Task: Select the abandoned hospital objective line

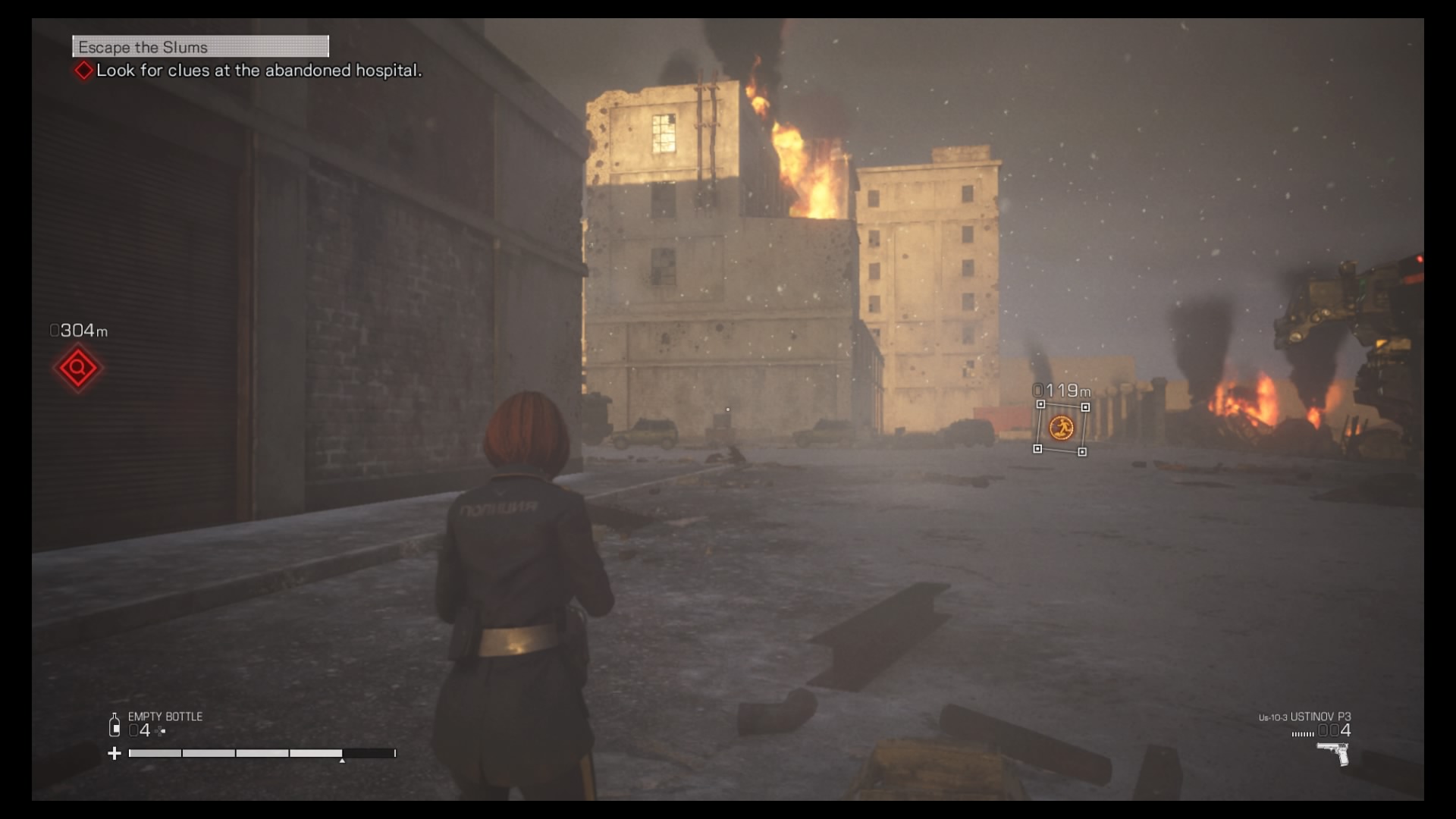Action: [258, 71]
